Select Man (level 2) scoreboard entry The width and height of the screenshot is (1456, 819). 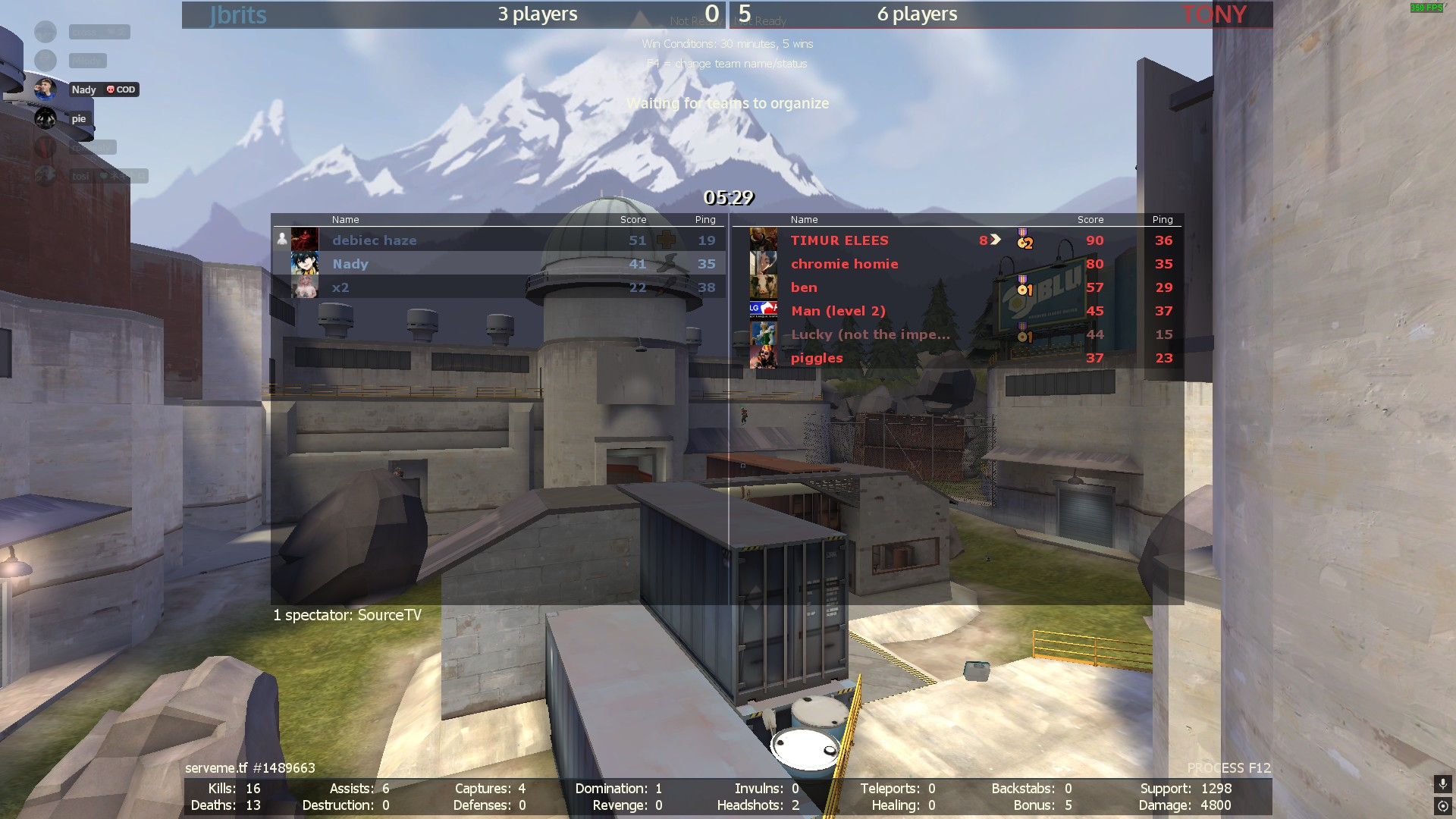tap(838, 311)
